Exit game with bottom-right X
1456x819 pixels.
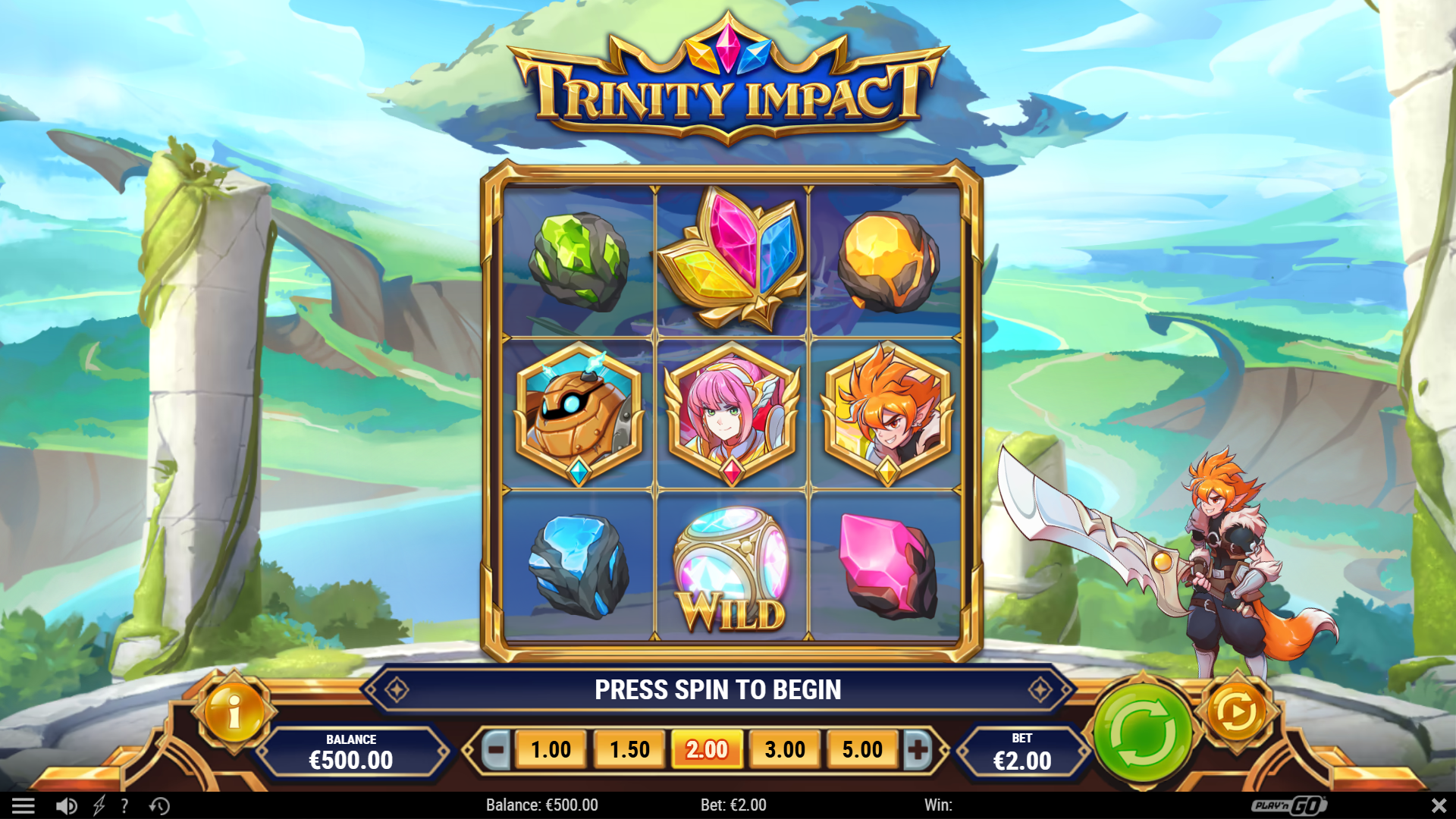click(x=1439, y=805)
